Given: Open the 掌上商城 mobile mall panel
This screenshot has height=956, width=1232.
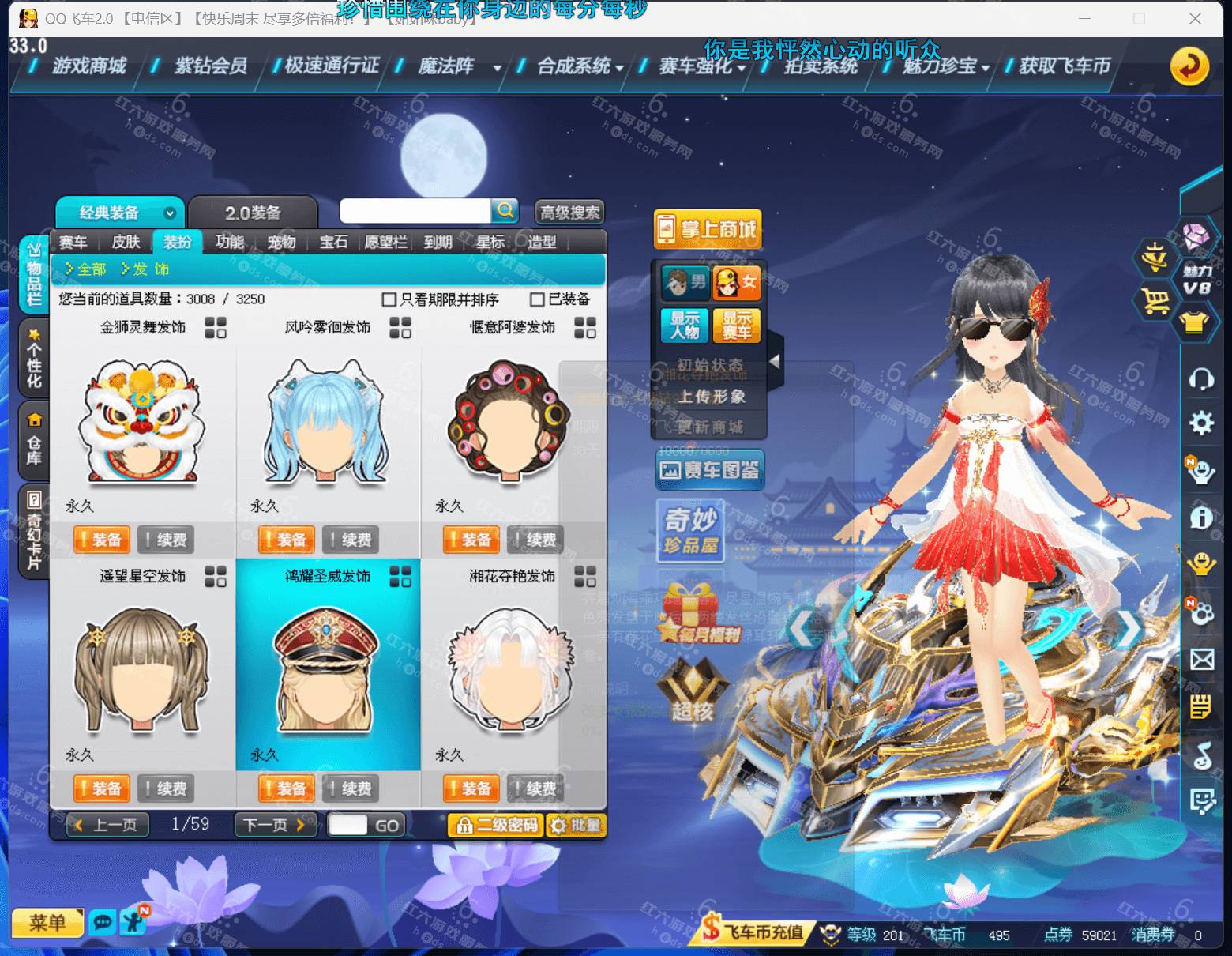Looking at the screenshot, I should 708,228.
